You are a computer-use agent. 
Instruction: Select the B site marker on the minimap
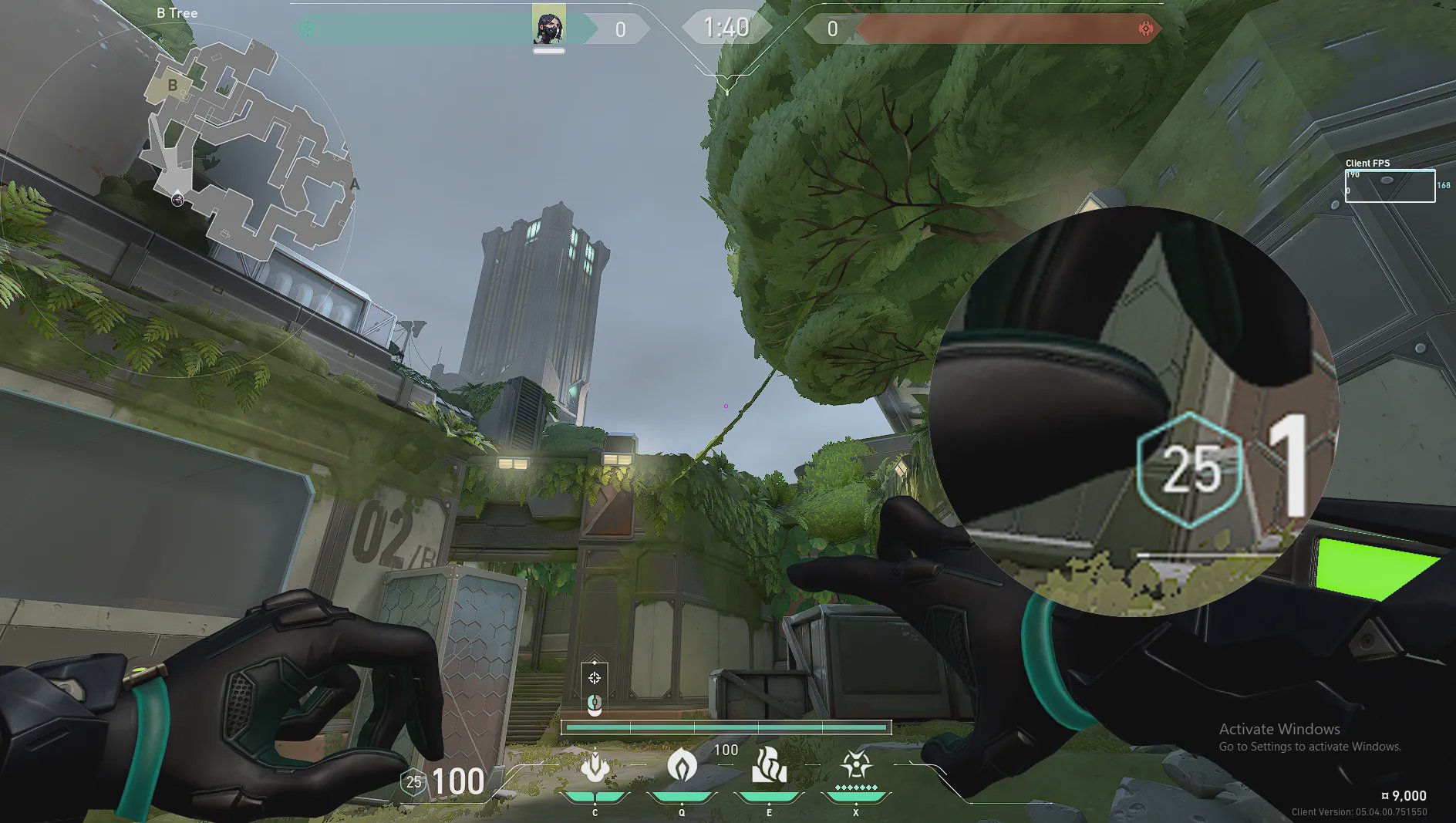(173, 85)
